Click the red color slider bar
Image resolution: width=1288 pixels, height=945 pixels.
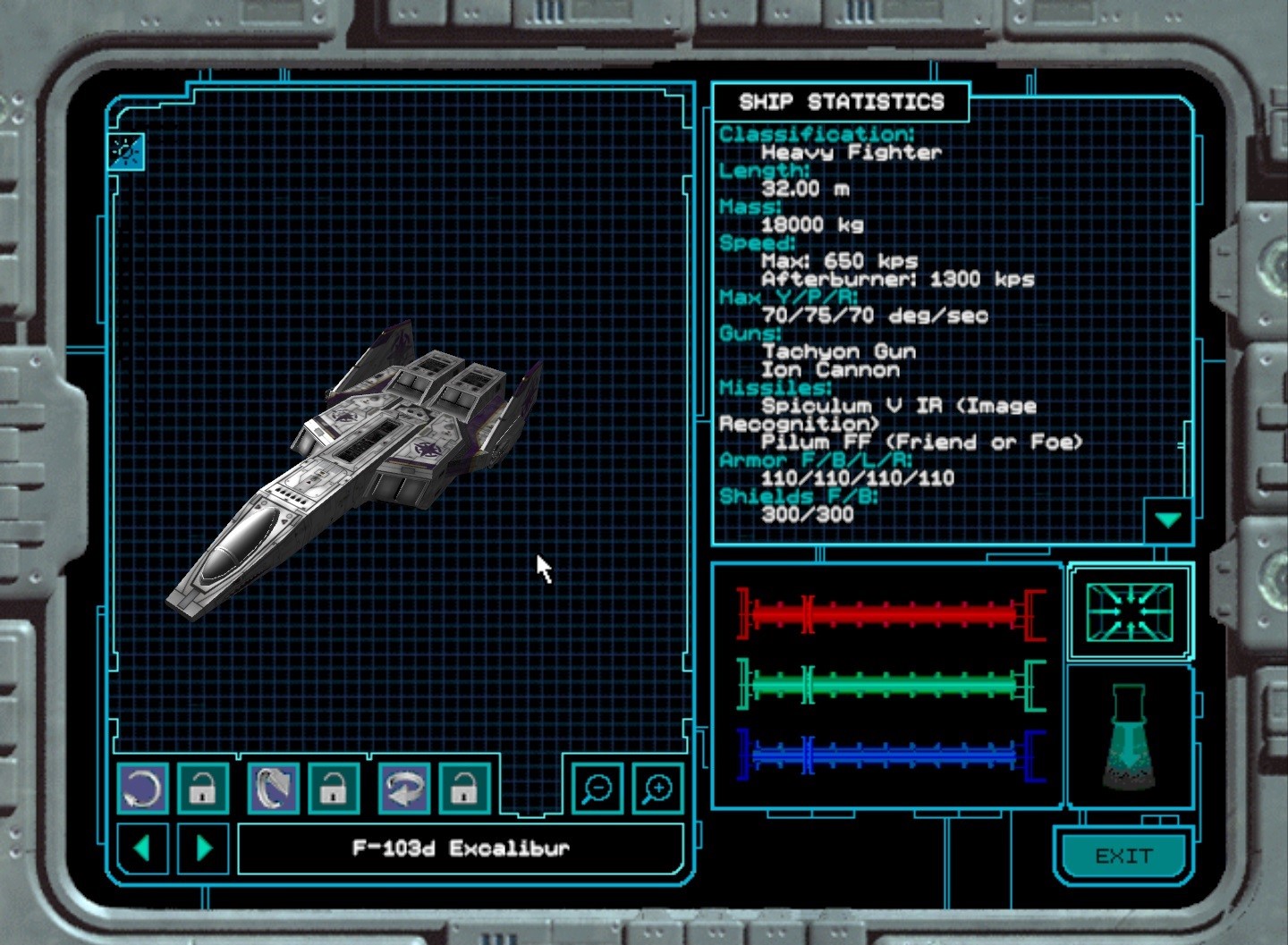tap(890, 614)
